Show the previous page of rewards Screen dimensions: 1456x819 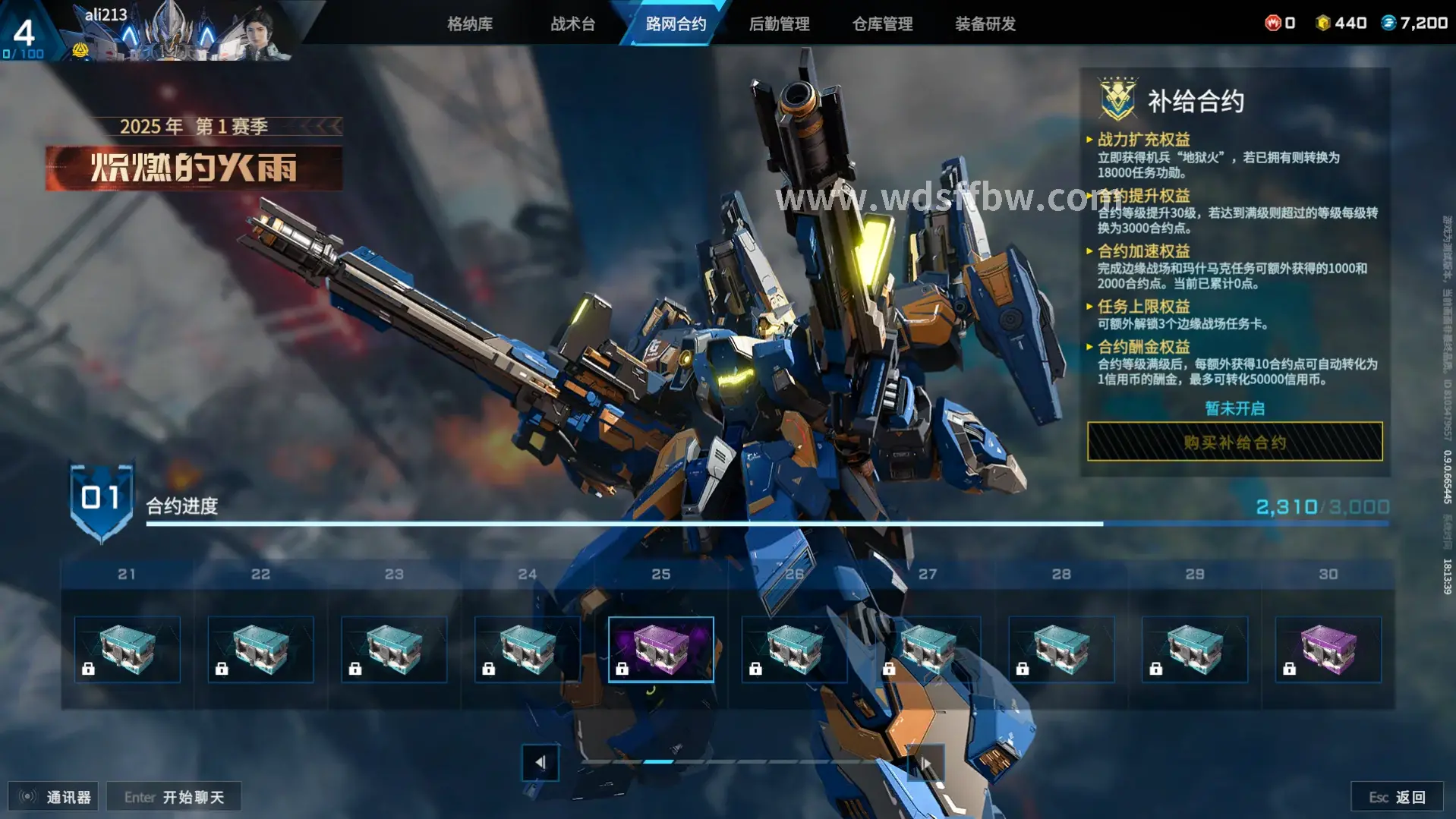click(x=540, y=762)
